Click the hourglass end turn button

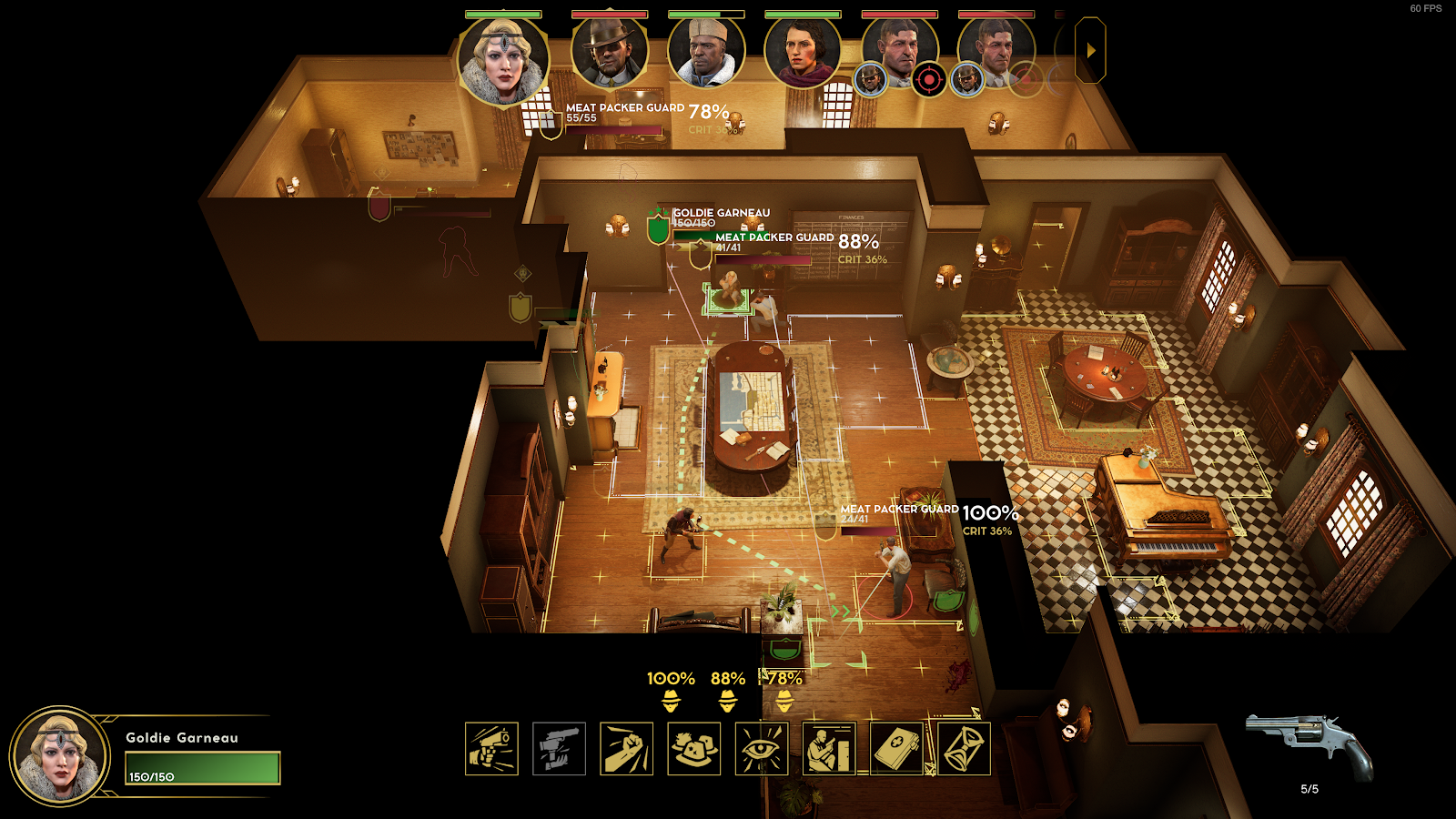click(964, 749)
